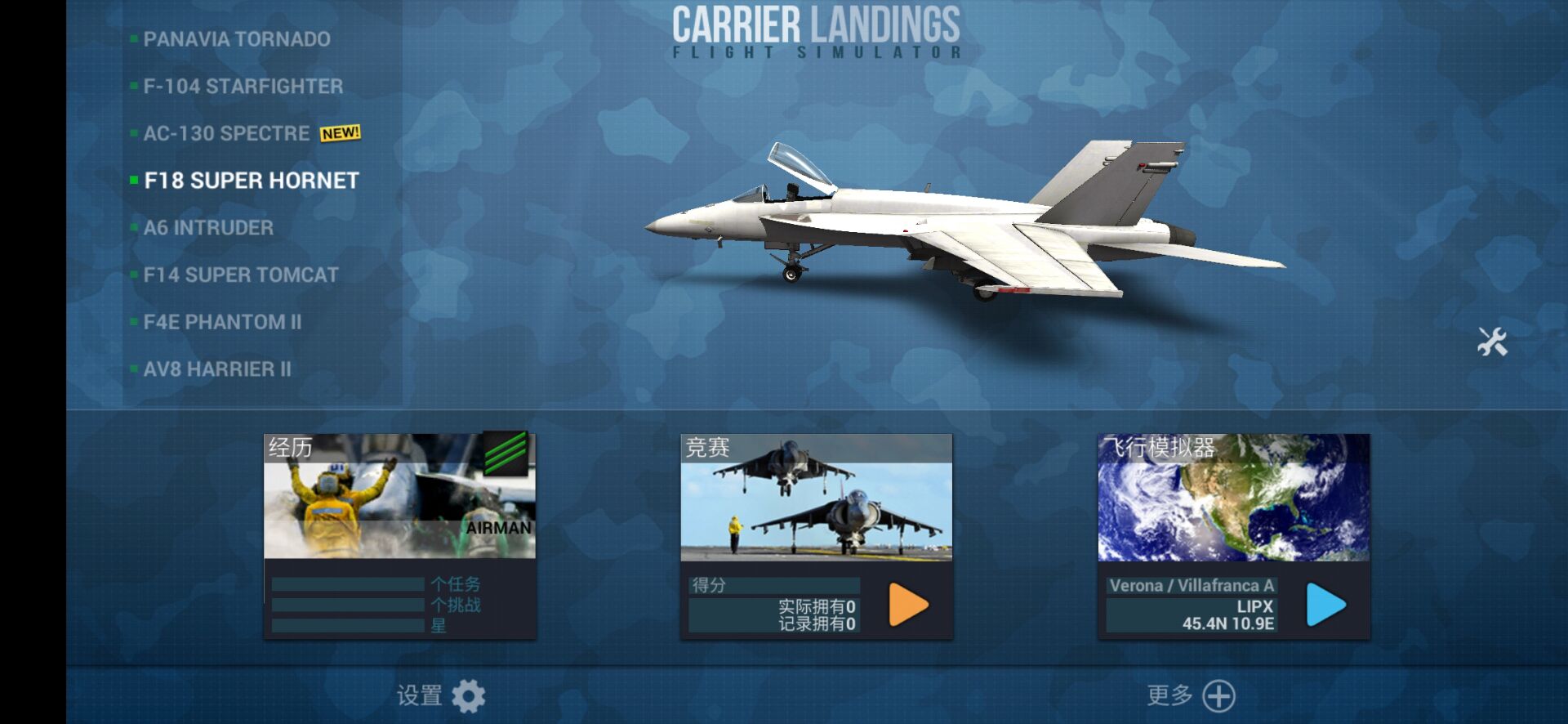
Task: Click the plus icon beside 更多
Action: [1220, 695]
